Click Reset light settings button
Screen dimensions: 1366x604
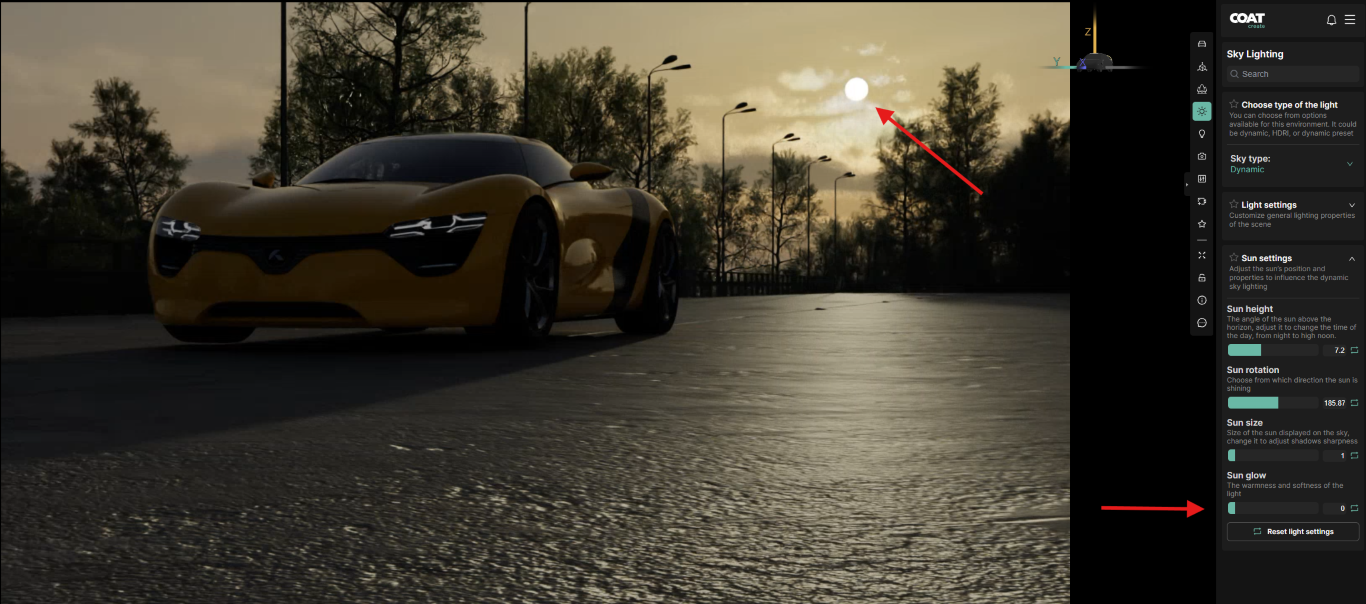coord(1293,532)
